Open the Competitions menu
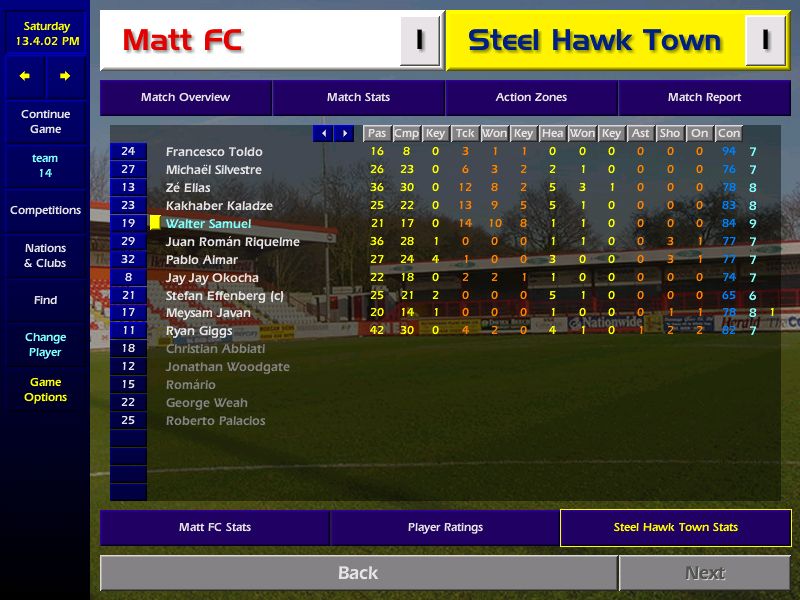Image resolution: width=800 pixels, height=600 pixels. (x=45, y=210)
